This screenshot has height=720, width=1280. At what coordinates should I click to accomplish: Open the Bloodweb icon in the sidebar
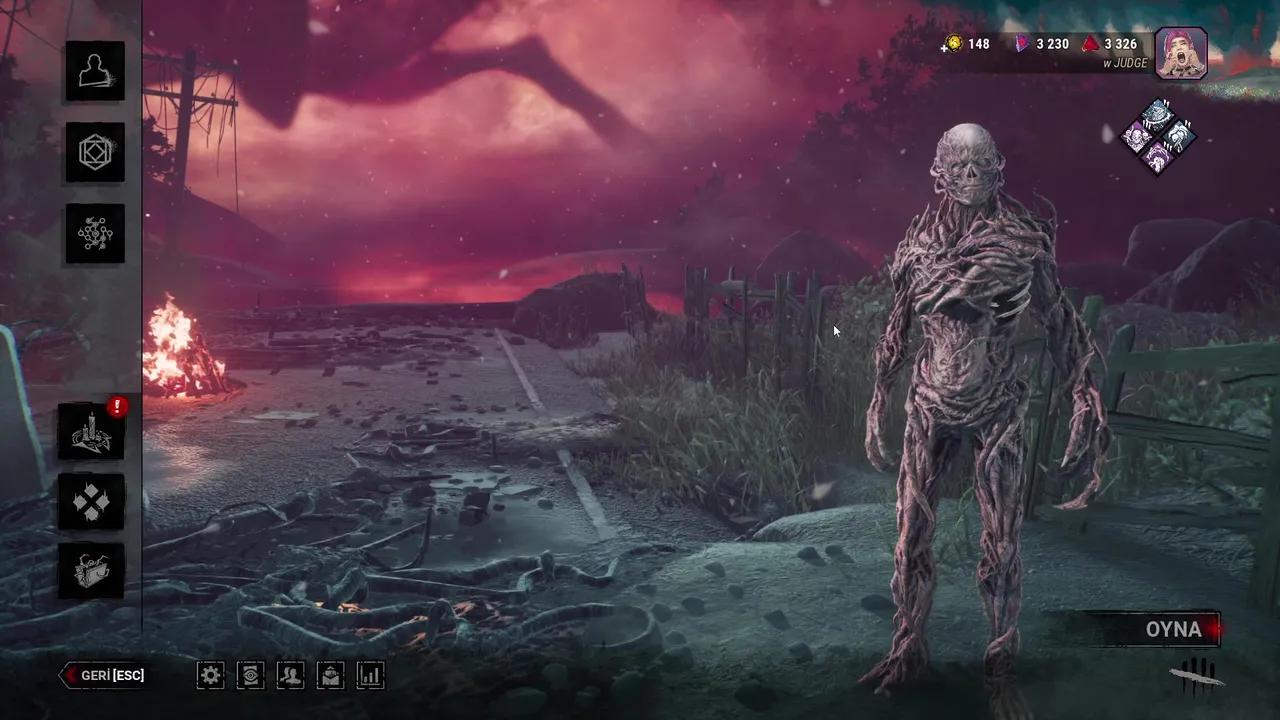click(x=95, y=233)
